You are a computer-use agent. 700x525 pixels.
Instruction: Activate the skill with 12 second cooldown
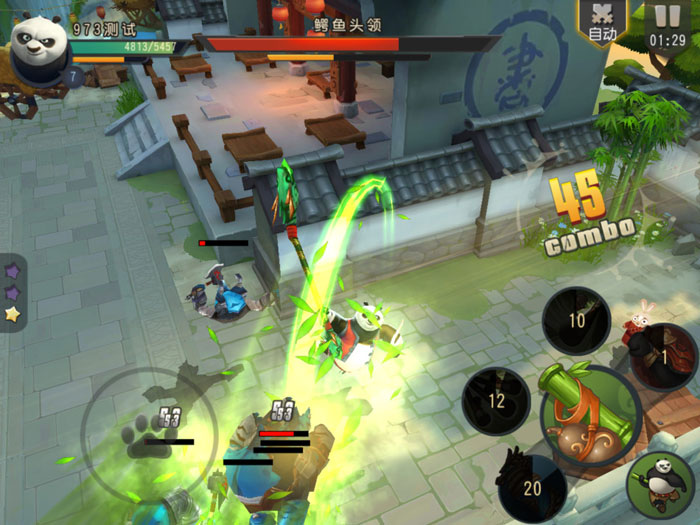[x=496, y=401]
